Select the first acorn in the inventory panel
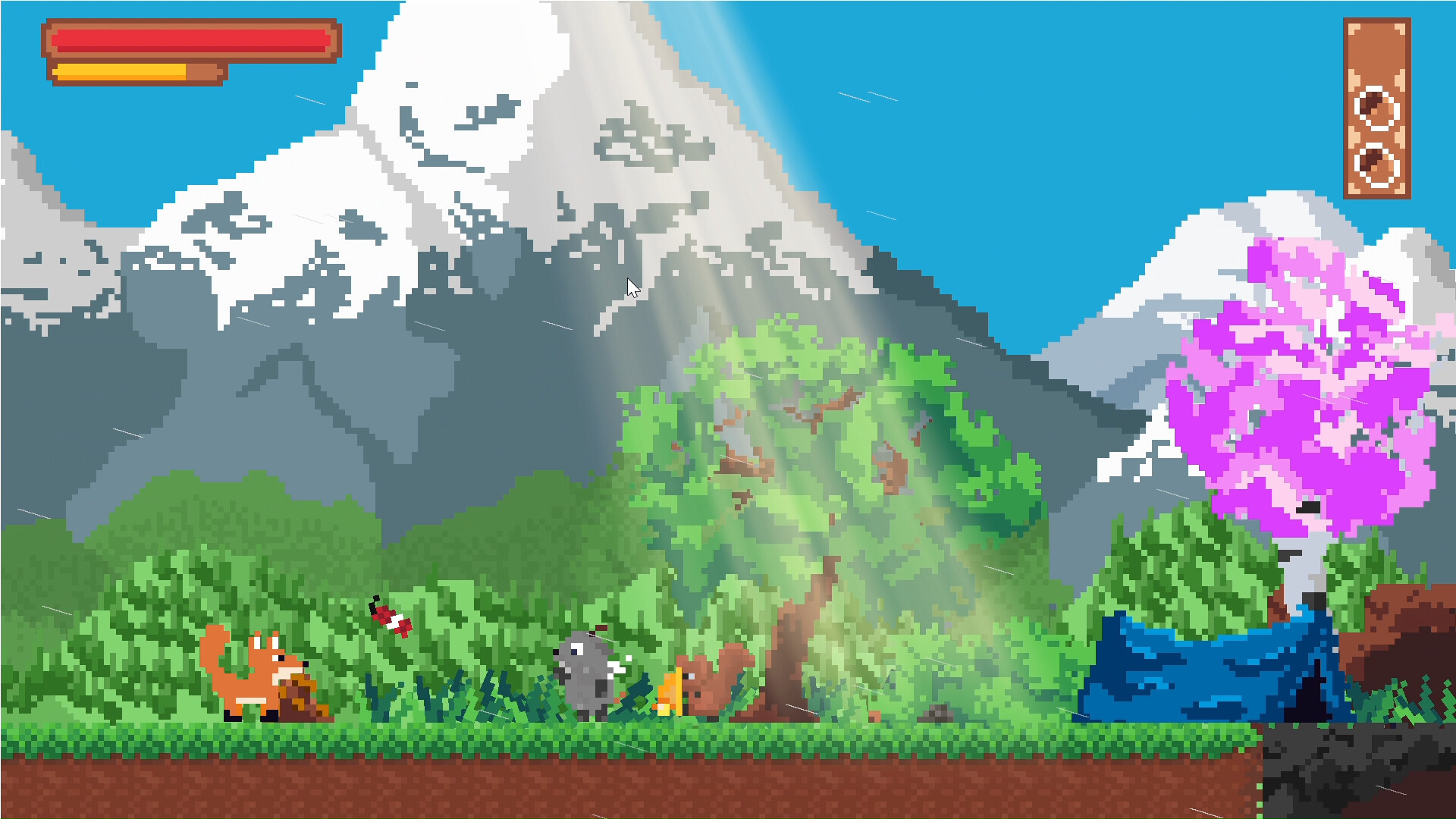This screenshot has height=819, width=1456. pyautogui.click(x=1375, y=106)
